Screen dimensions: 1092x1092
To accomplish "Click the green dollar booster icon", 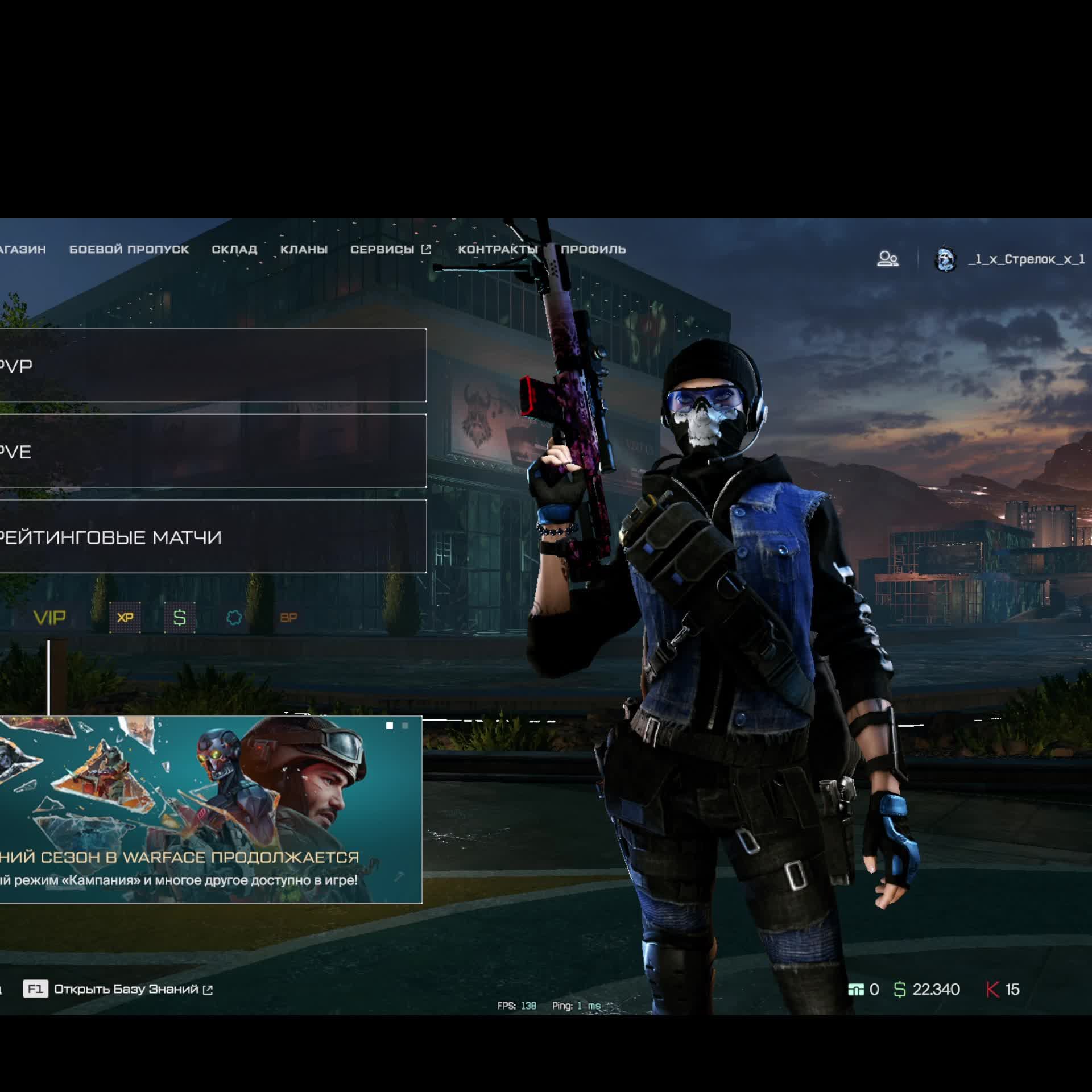I will click(x=180, y=618).
